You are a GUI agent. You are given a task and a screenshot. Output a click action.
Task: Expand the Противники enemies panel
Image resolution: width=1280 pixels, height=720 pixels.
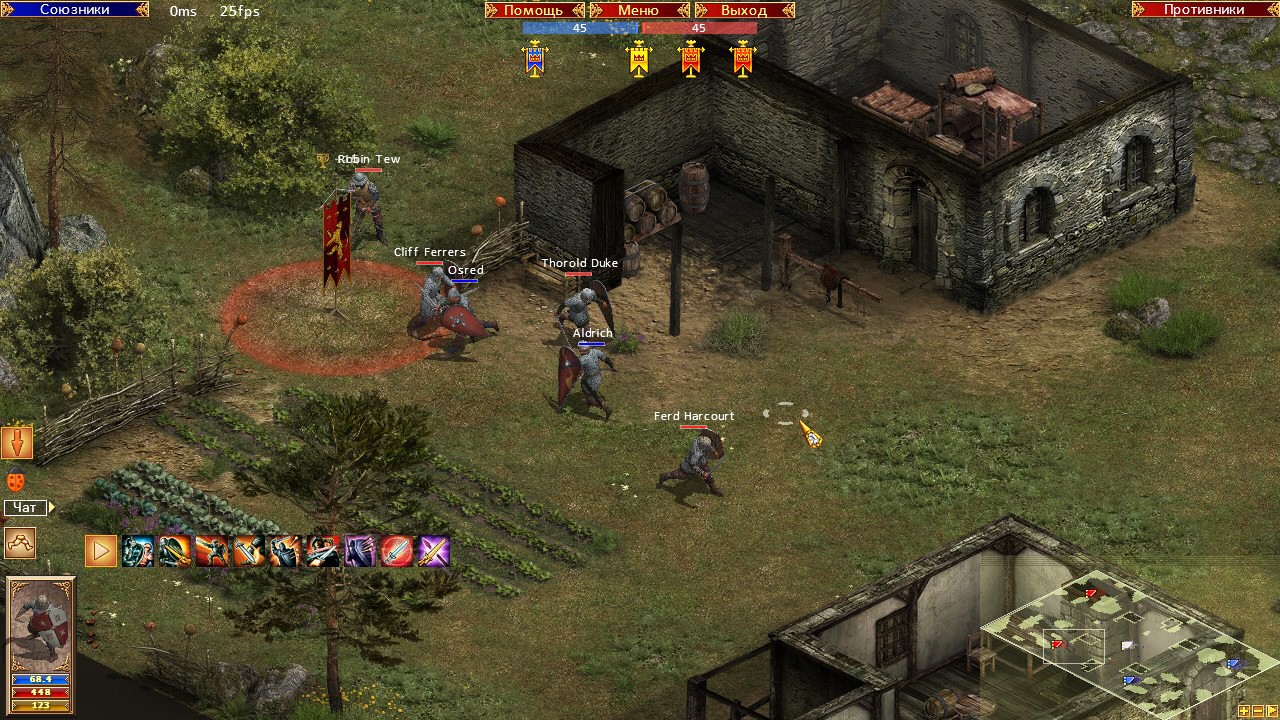coord(1204,9)
